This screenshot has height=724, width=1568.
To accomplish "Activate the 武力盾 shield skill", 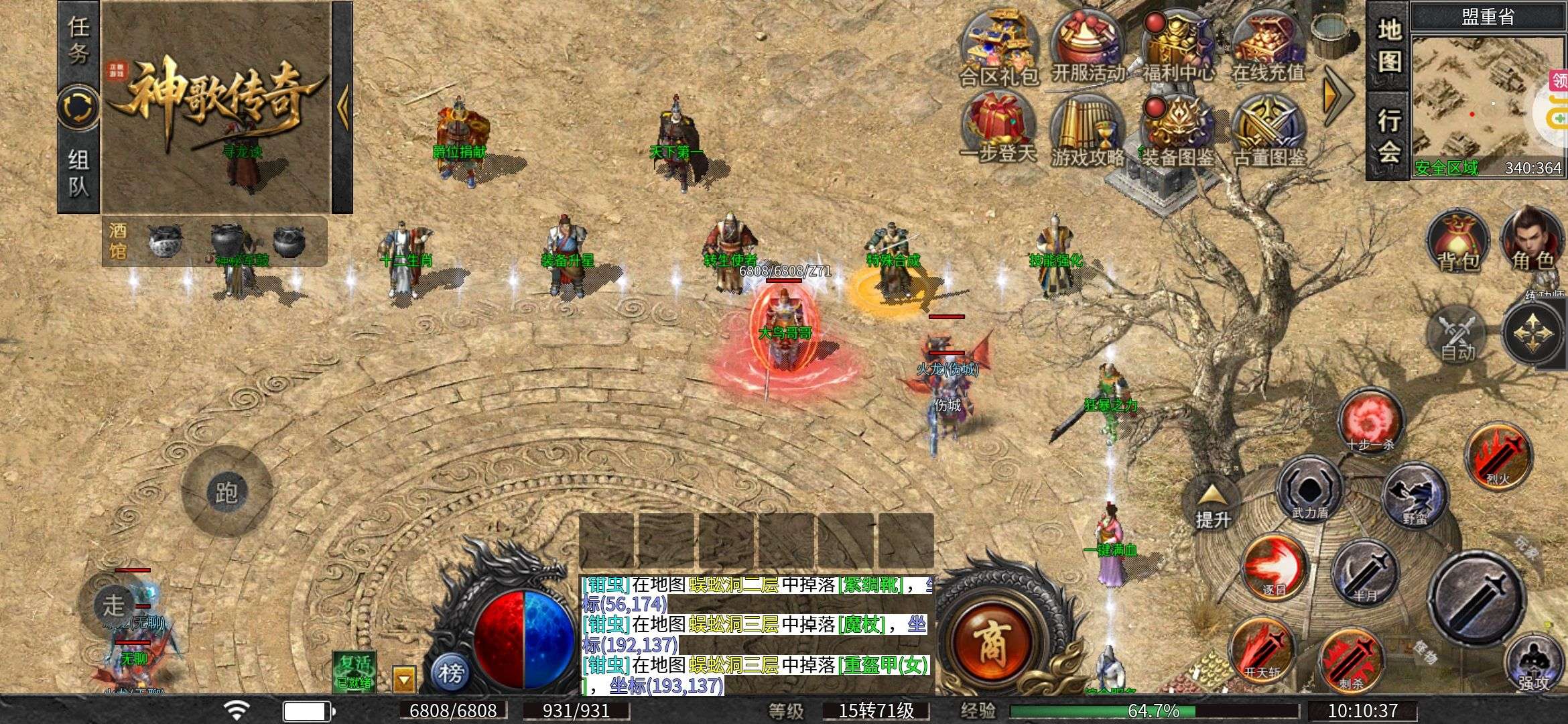I will pyautogui.click(x=1309, y=491).
